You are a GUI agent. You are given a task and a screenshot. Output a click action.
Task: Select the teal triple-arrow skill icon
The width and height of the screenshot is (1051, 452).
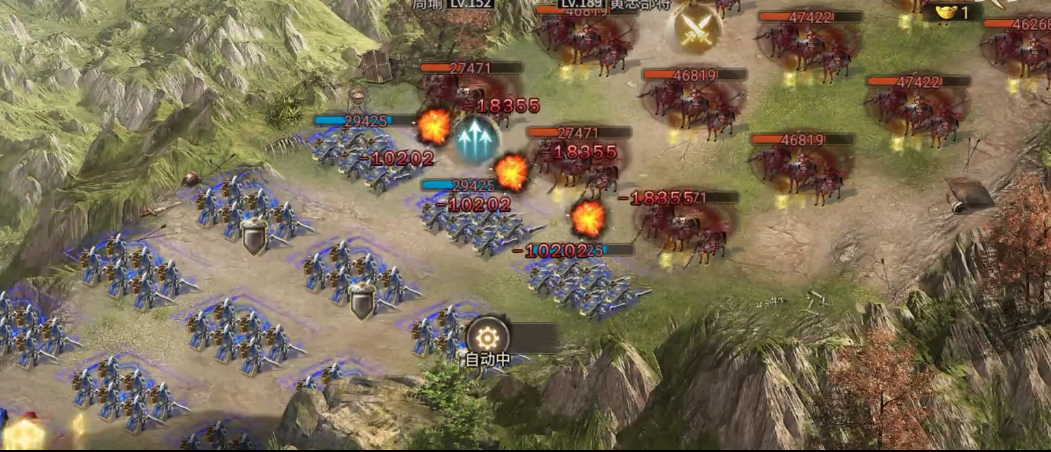(x=478, y=140)
